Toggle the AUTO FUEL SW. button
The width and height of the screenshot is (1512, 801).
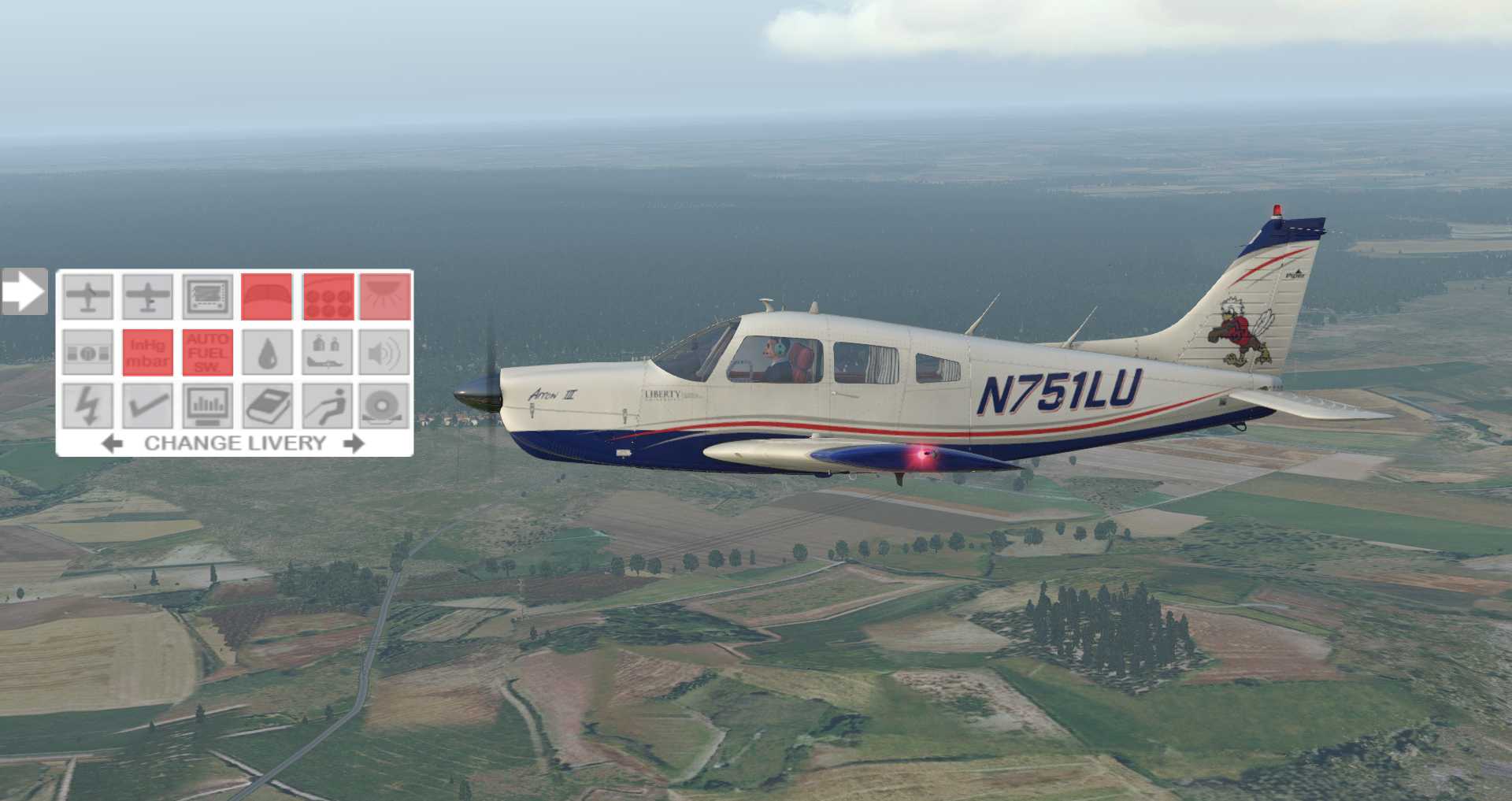pyautogui.click(x=208, y=352)
